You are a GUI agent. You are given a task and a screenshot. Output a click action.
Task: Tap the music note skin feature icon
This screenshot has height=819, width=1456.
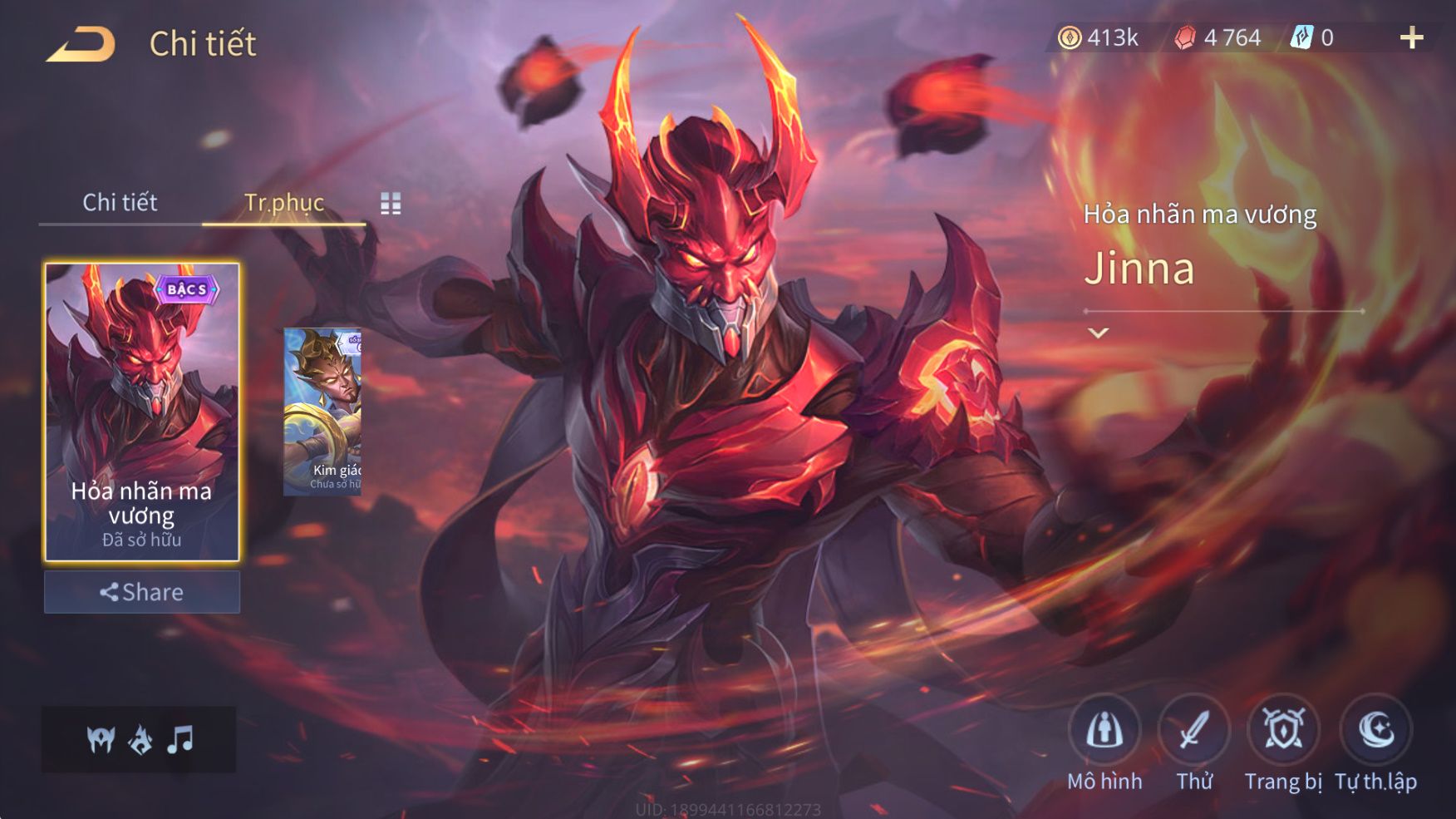click(180, 739)
